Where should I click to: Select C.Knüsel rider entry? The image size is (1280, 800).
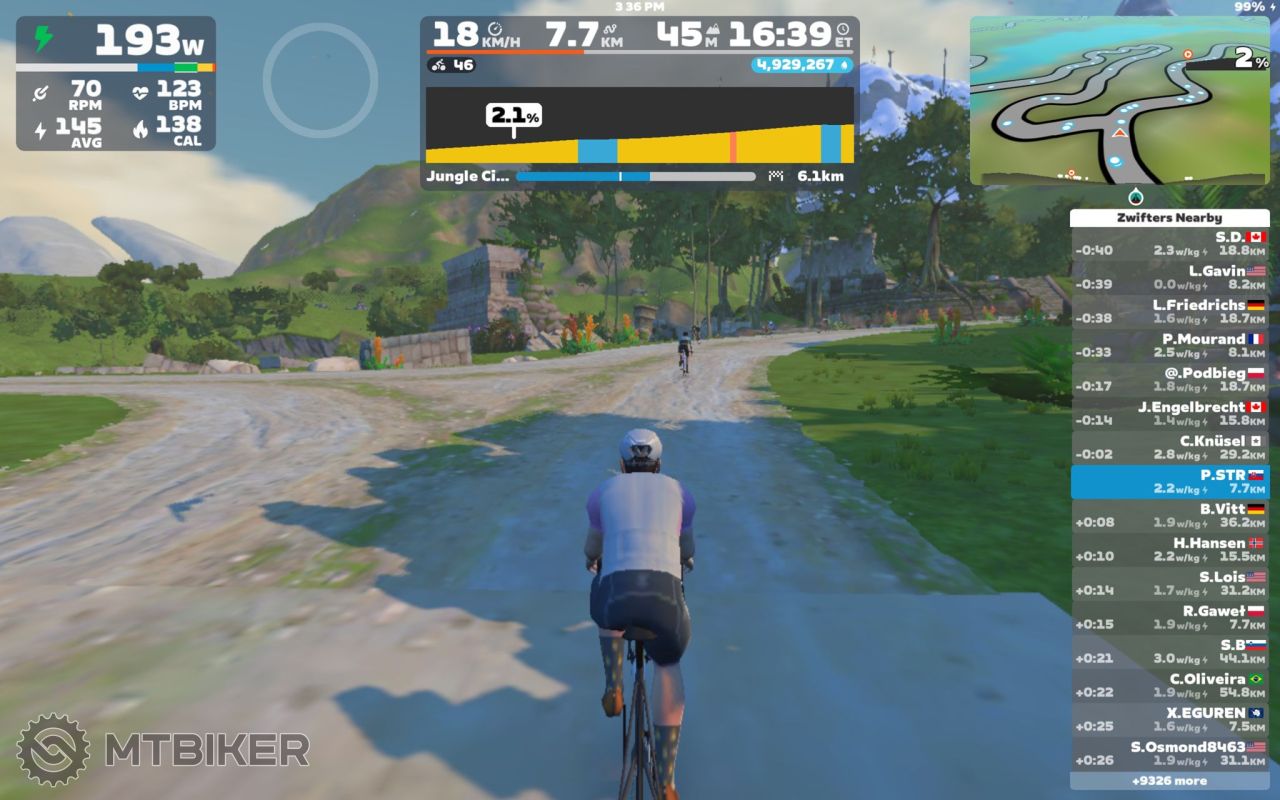[x=1169, y=448]
